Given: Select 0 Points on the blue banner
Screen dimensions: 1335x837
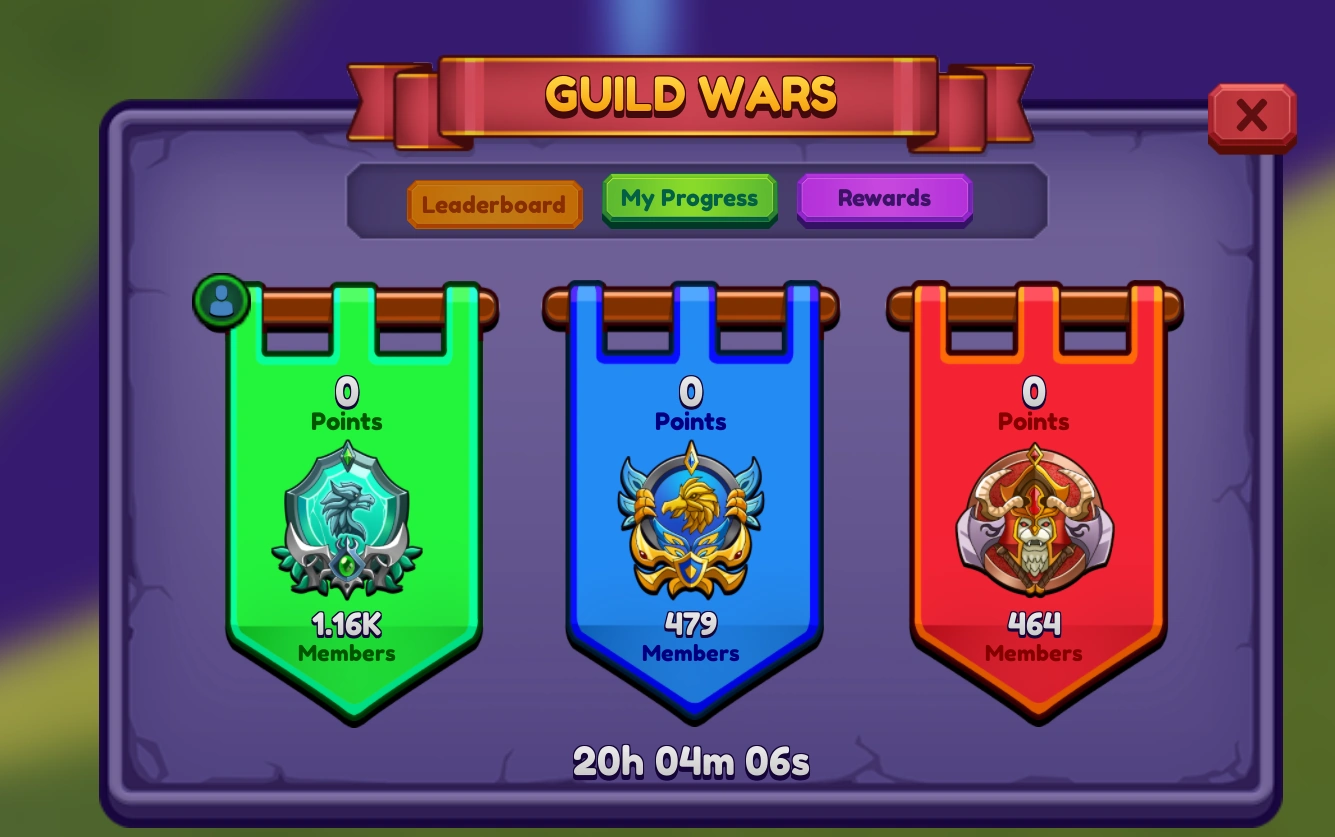Looking at the screenshot, I should tap(690, 405).
